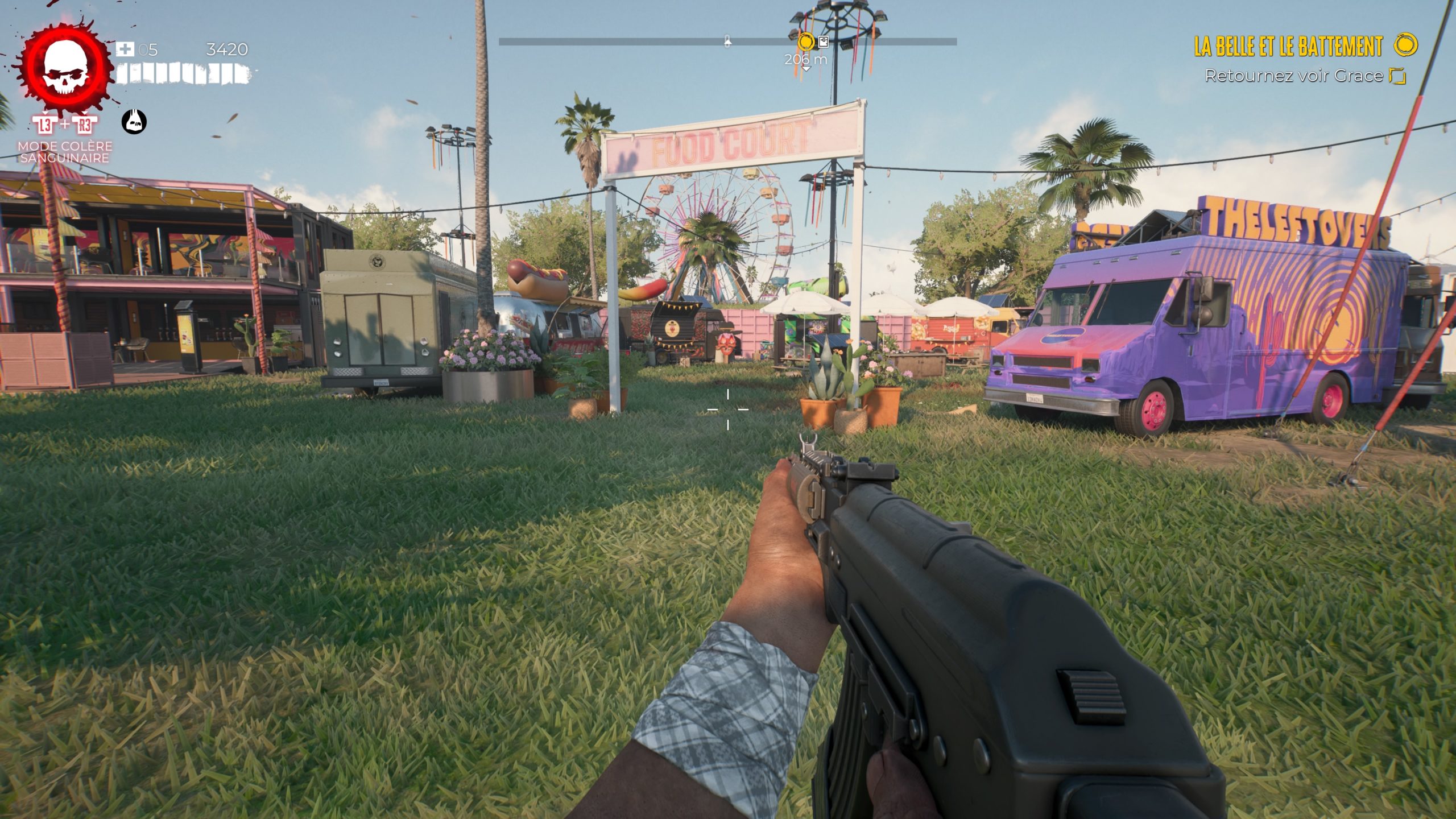Show the Retournez voir Grace objective
1456x819 pixels.
1293,76
